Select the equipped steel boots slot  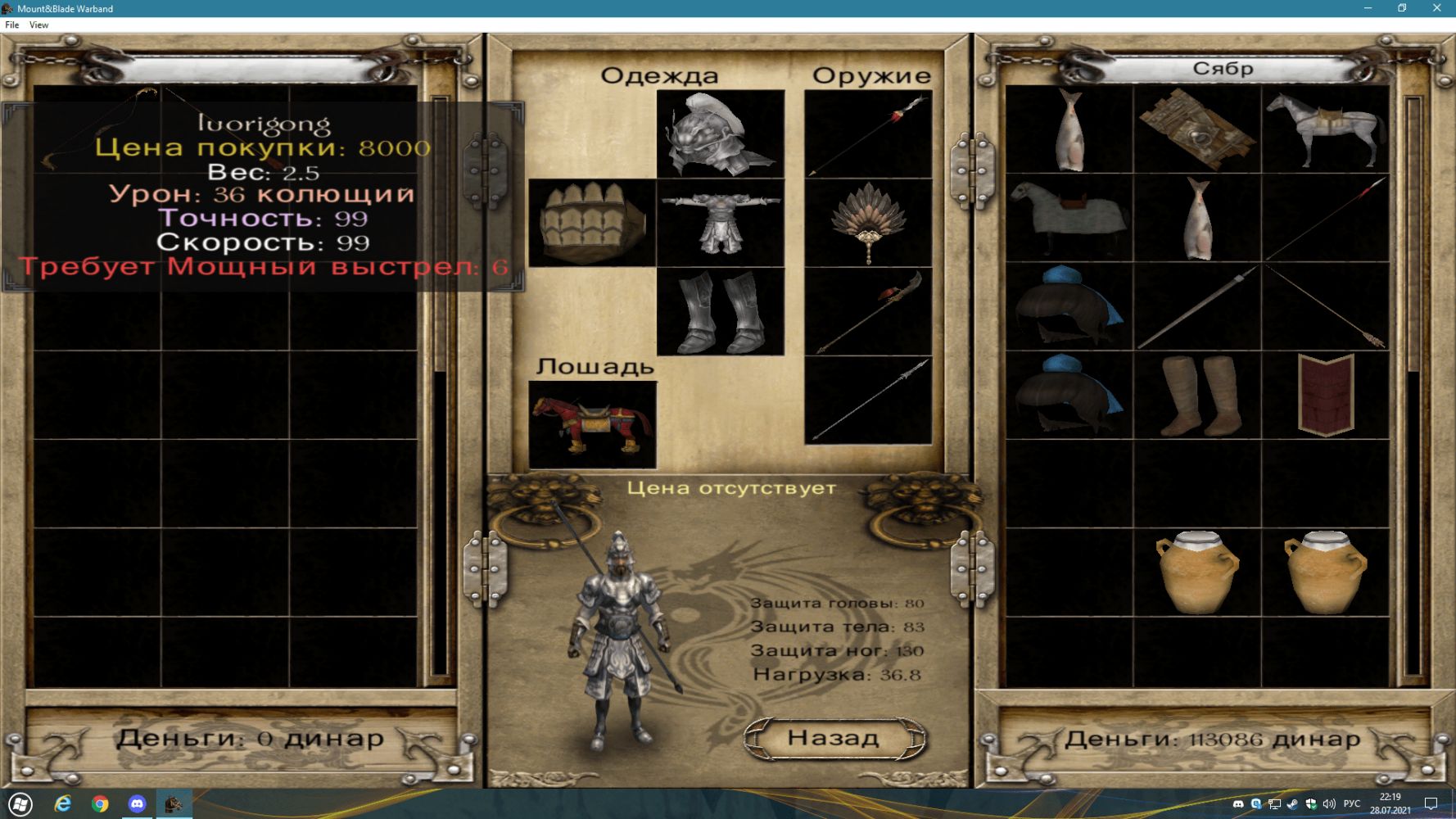720,311
